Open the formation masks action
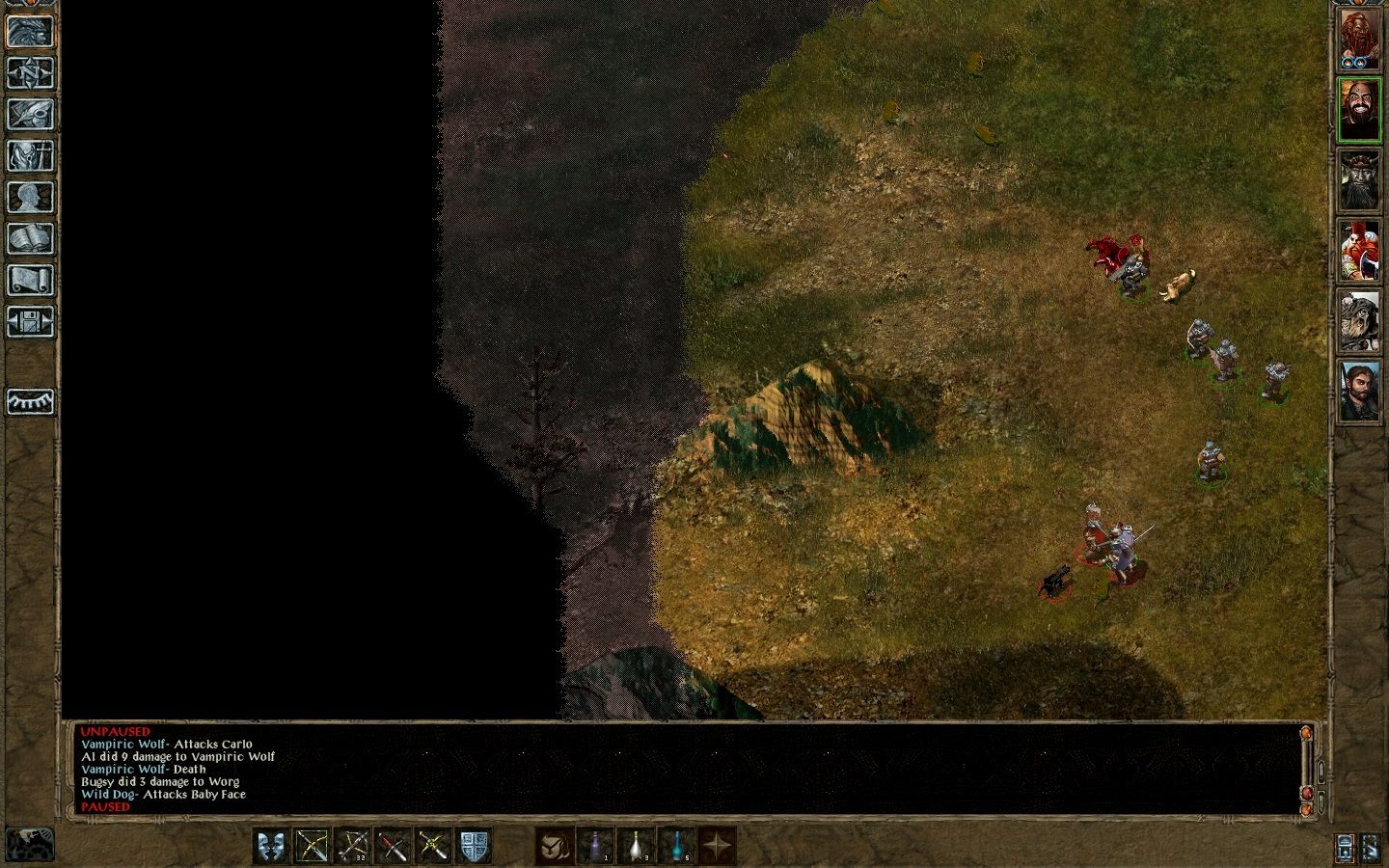This screenshot has height=868, width=1389. (273, 848)
